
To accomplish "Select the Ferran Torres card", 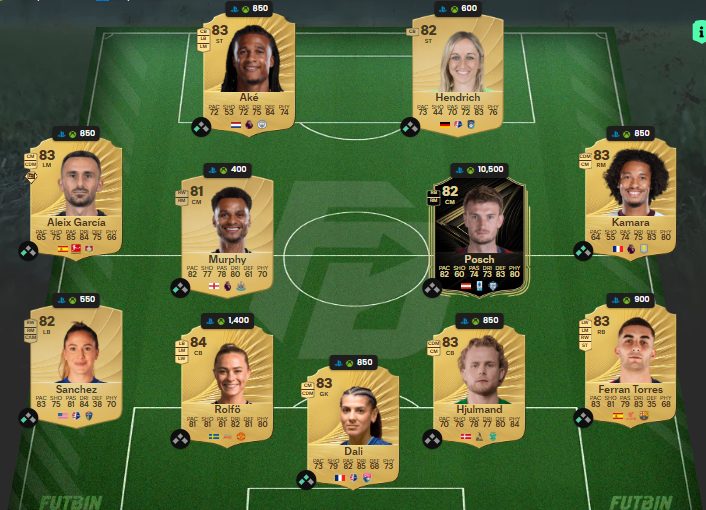I will (x=630, y=362).
